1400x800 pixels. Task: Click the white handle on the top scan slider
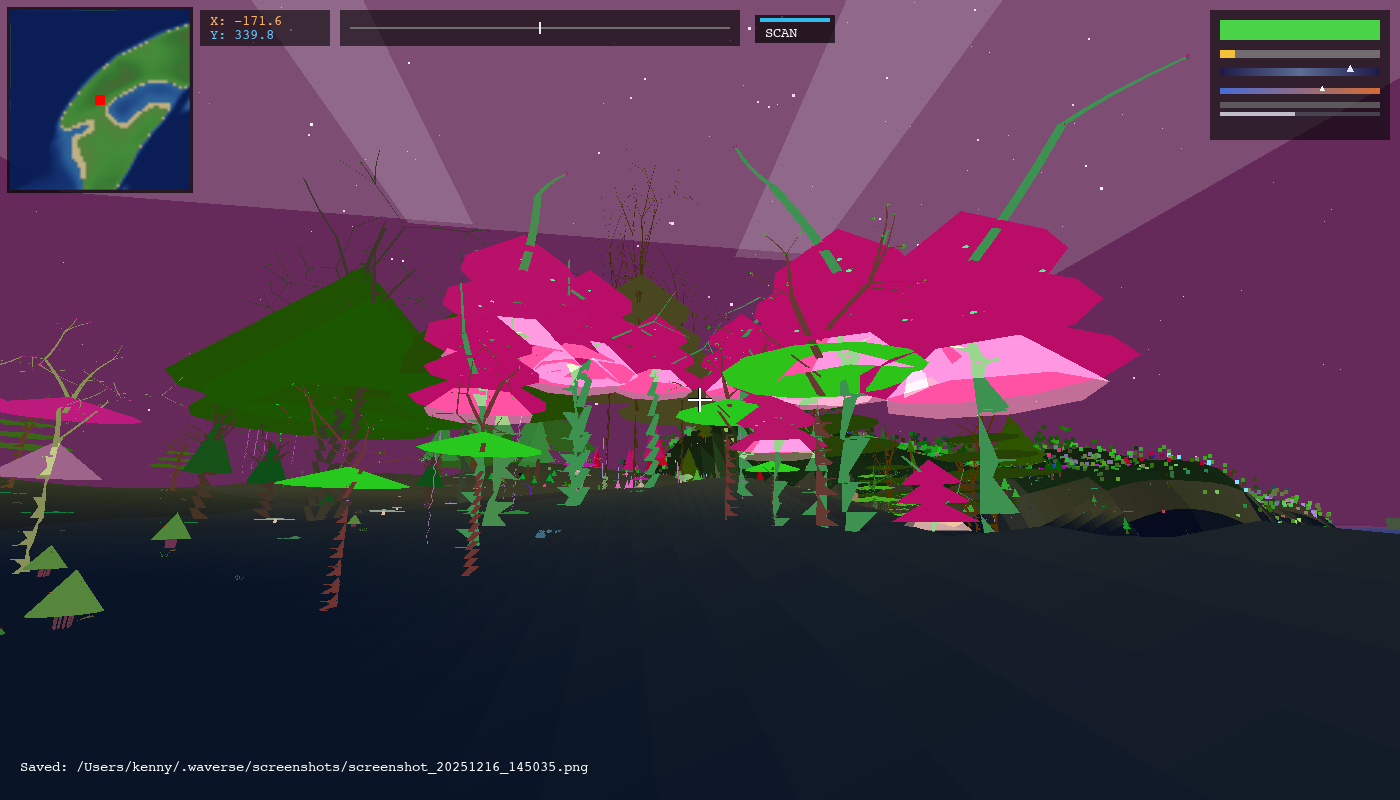point(539,27)
